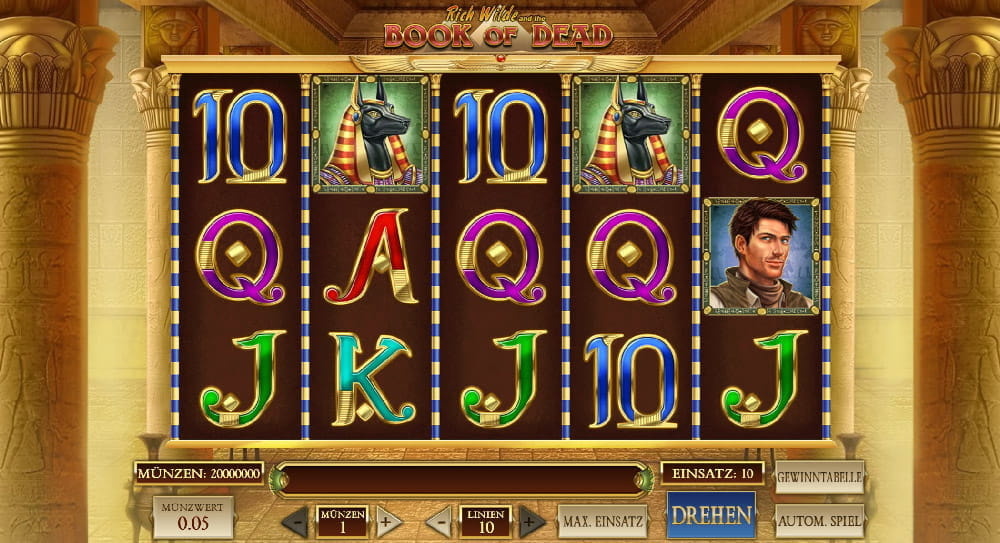Viewport: 1000px width, 543px height.
Task: Raise the number of Linien
Action: [x=532, y=521]
